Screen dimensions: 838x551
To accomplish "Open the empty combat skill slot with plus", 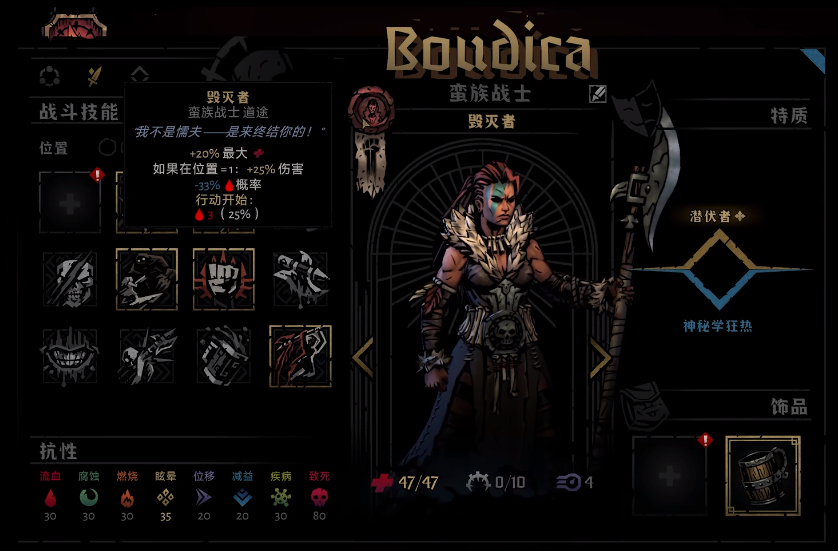I will pos(70,201).
